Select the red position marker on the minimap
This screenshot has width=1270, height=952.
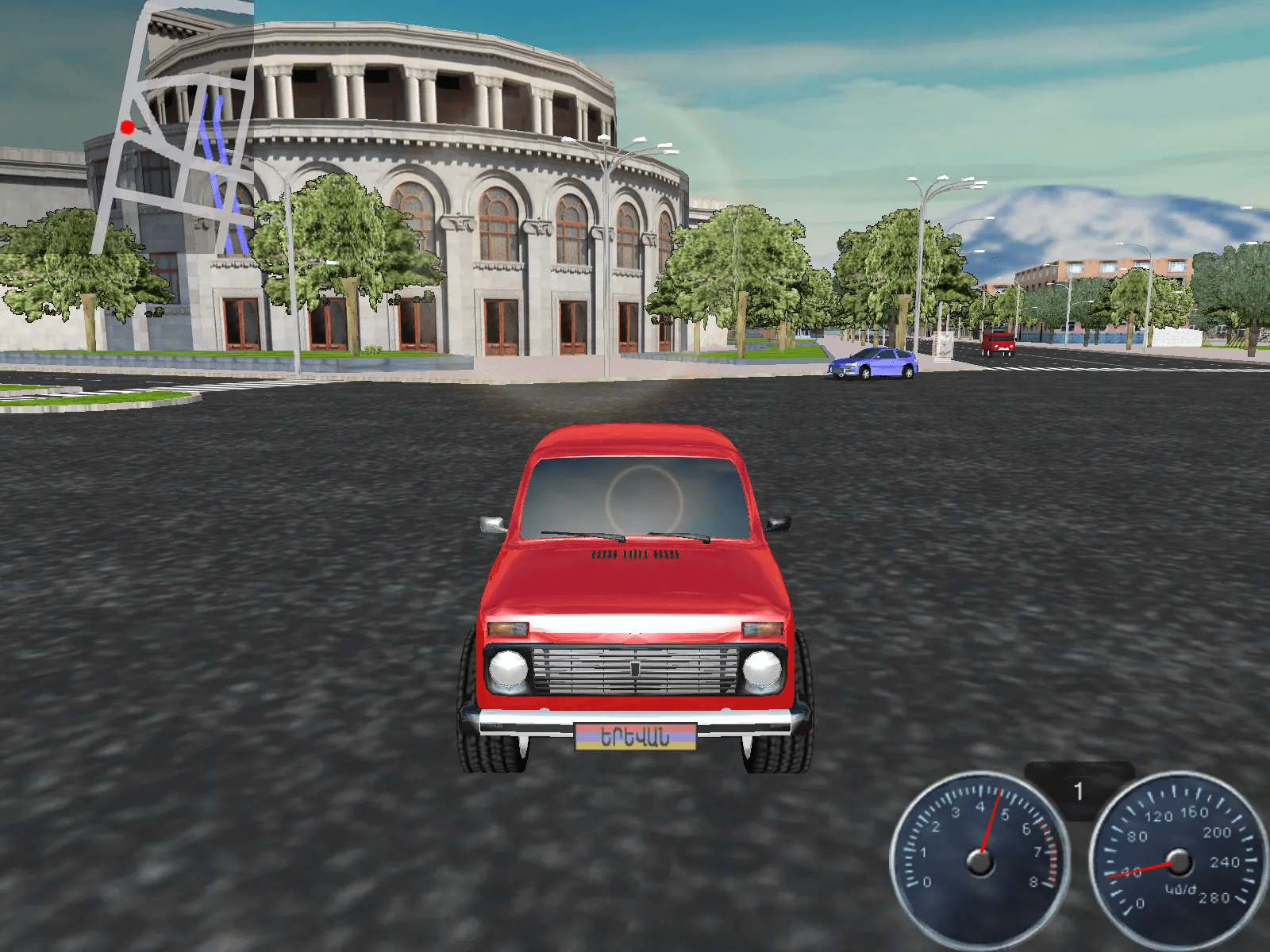pyautogui.click(x=127, y=127)
